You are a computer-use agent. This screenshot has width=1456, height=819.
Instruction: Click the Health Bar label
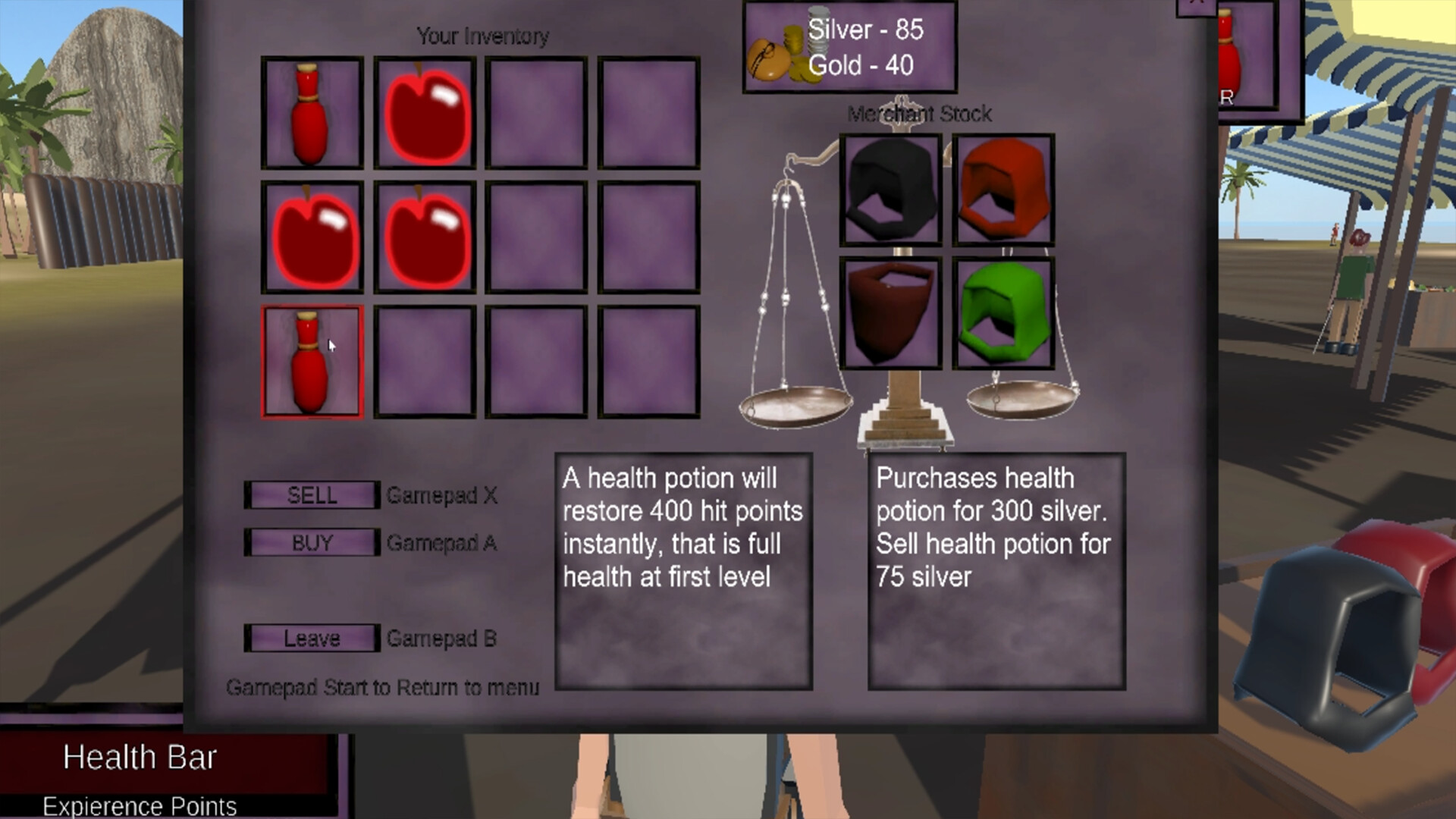(x=140, y=756)
